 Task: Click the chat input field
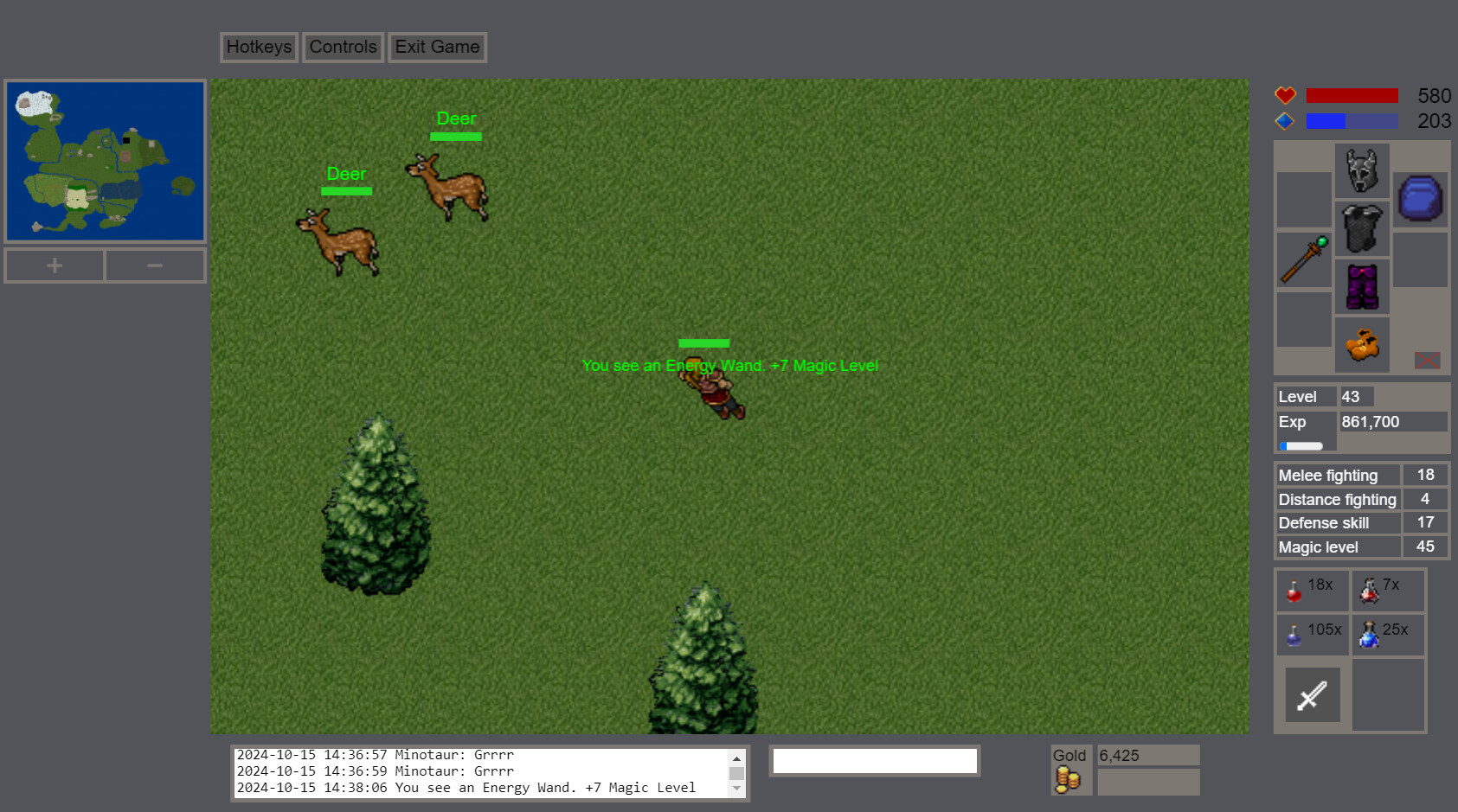[873, 760]
